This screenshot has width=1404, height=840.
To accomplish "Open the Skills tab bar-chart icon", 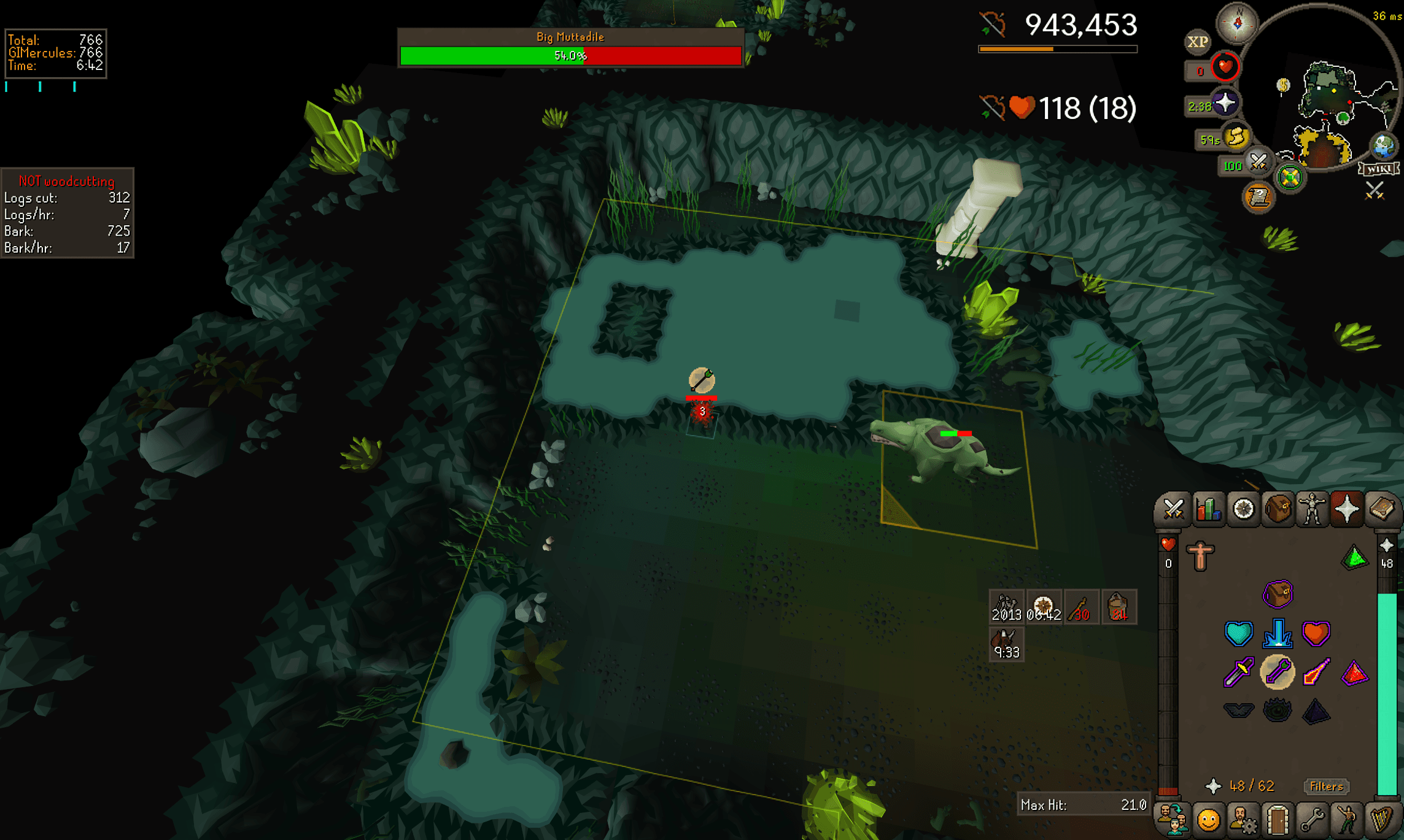I will pyautogui.click(x=1207, y=508).
